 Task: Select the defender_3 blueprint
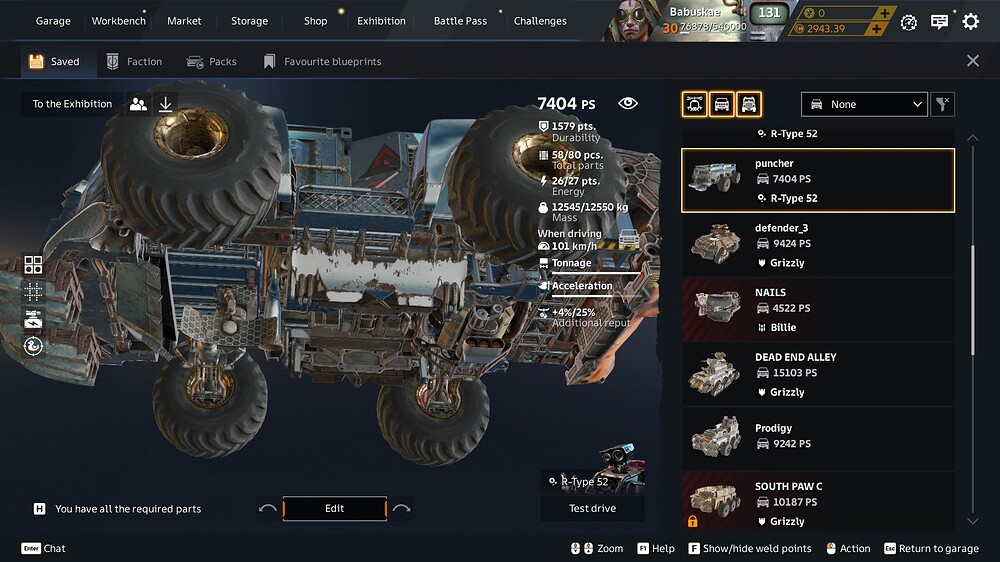(x=817, y=245)
